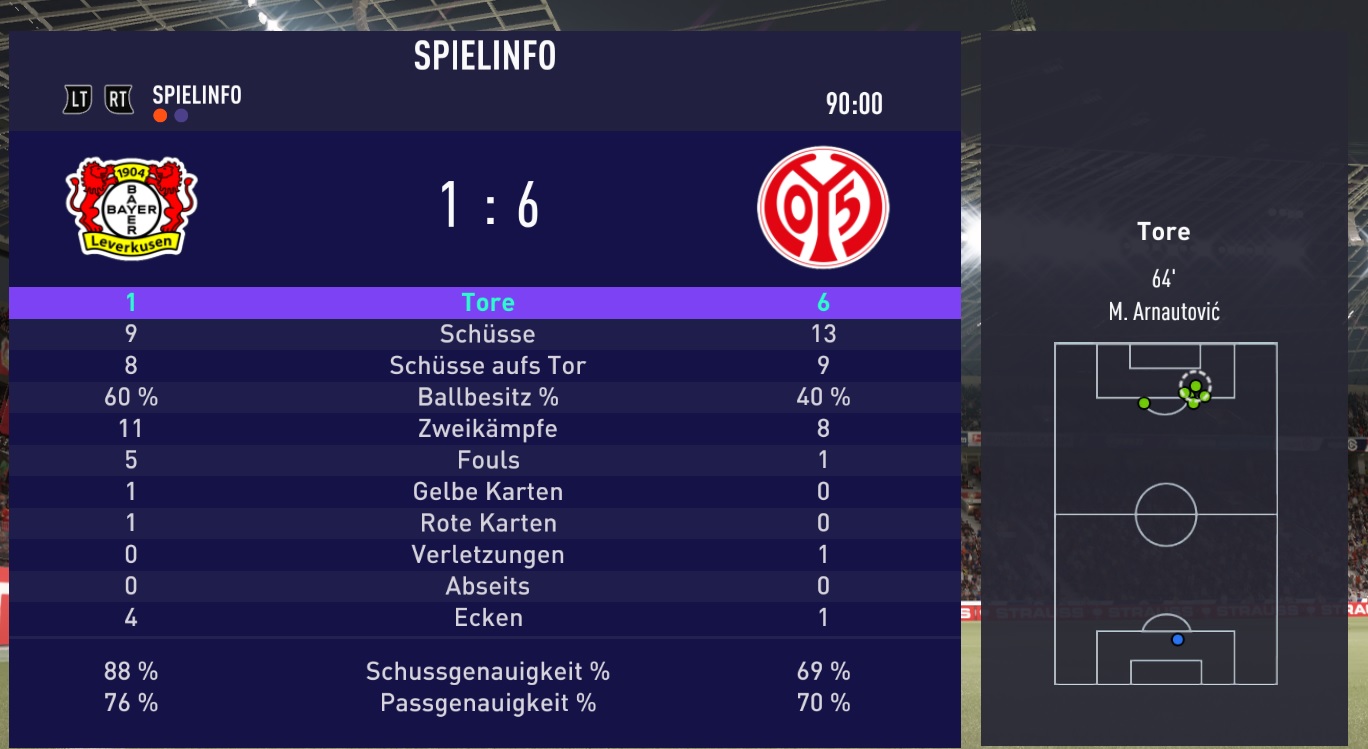Choose the Ecken stat row
1368x749 pixels.
click(x=488, y=618)
